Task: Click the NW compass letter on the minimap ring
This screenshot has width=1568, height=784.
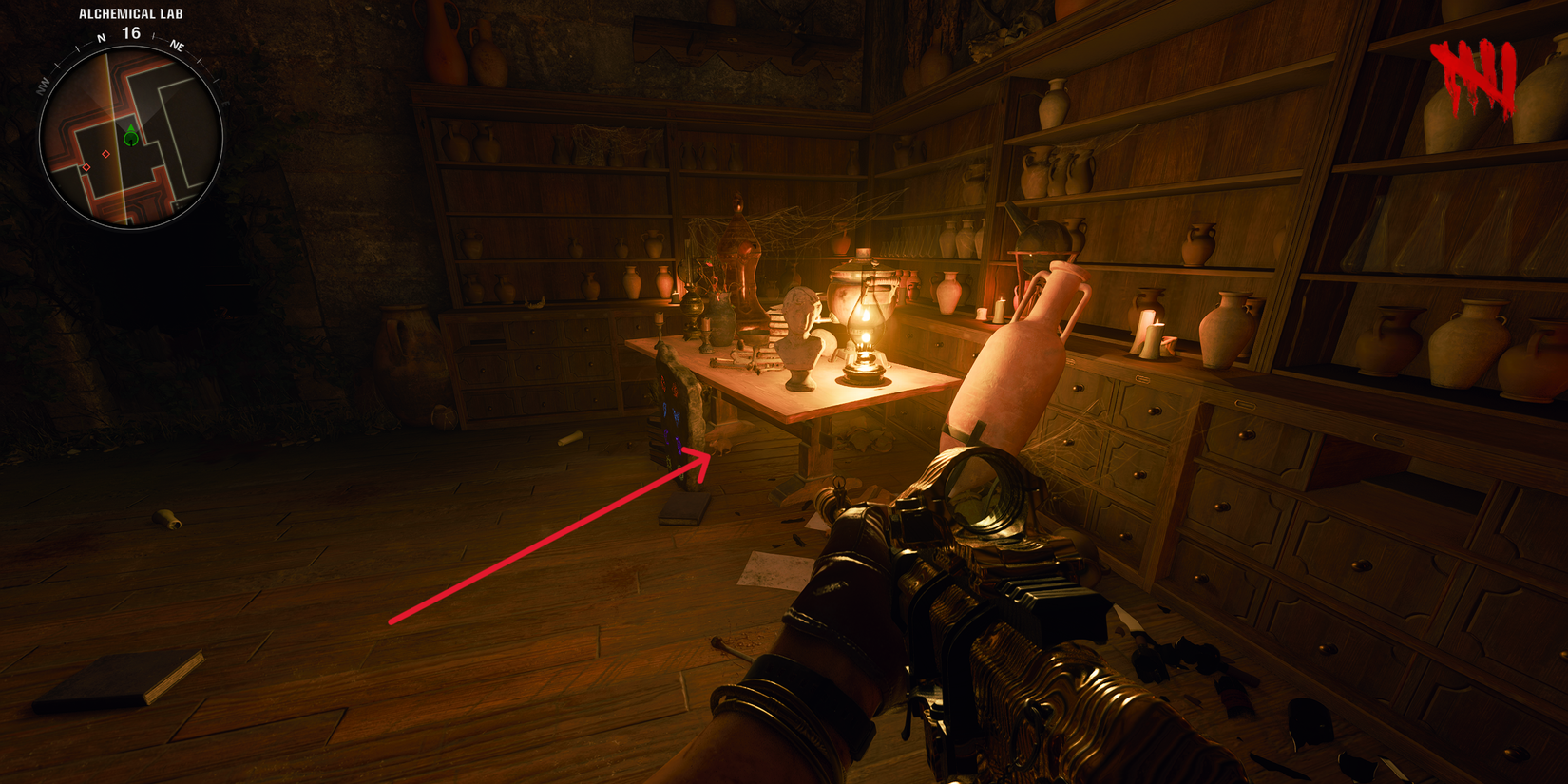Action: (x=43, y=85)
